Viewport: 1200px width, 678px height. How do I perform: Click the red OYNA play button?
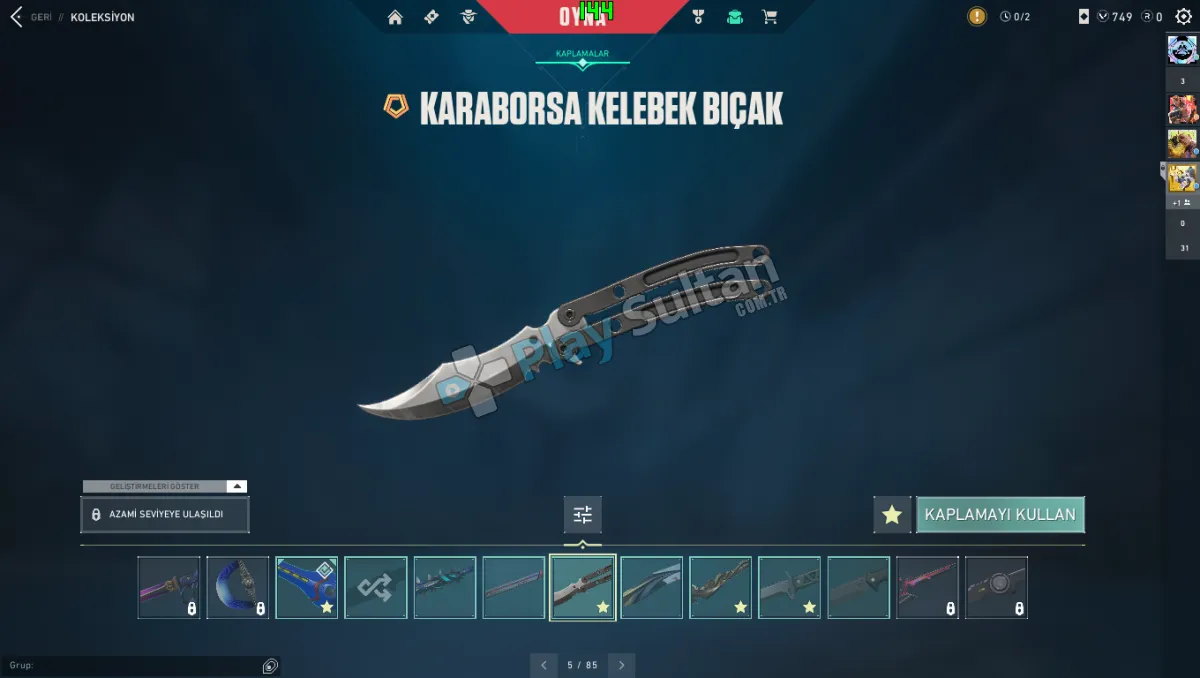(x=582, y=17)
